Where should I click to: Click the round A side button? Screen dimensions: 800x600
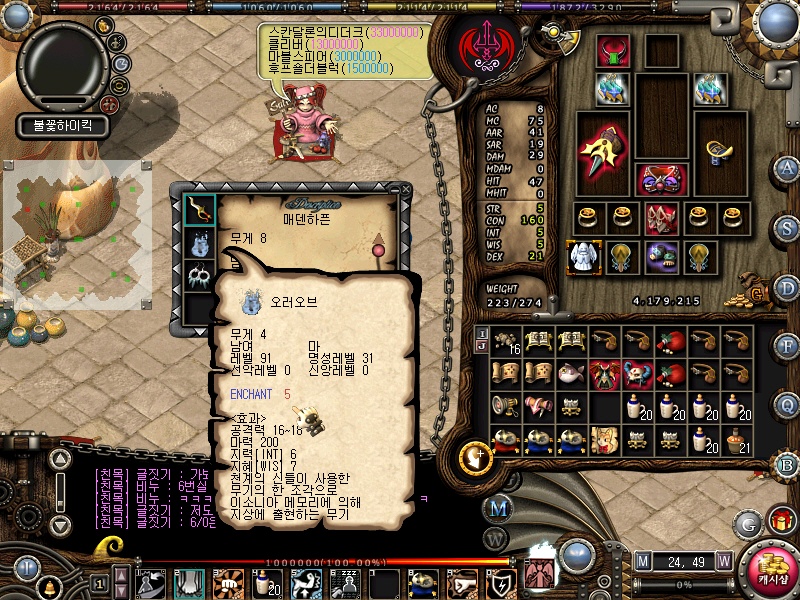pyautogui.click(x=787, y=167)
